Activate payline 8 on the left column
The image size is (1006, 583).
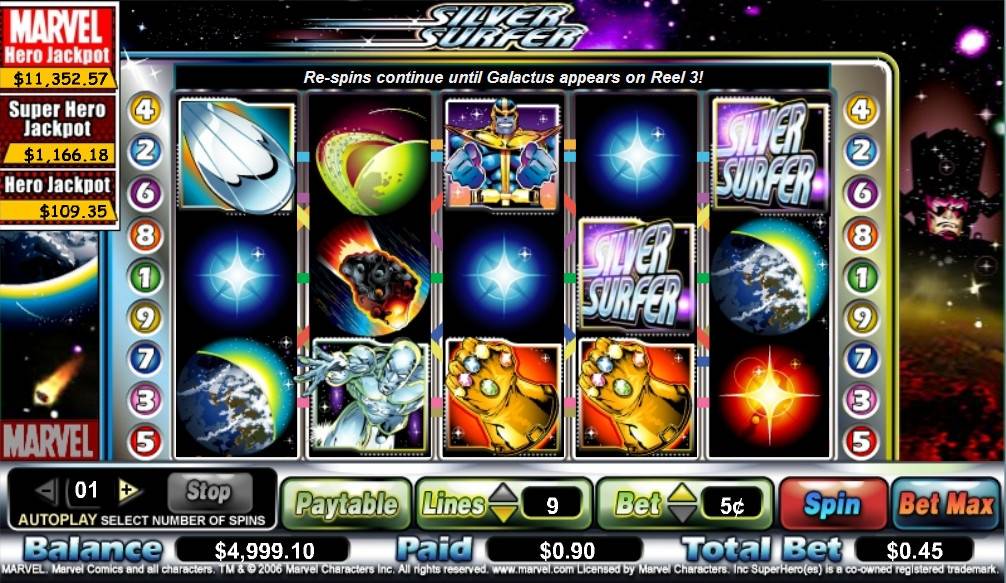tap(145, 235)
